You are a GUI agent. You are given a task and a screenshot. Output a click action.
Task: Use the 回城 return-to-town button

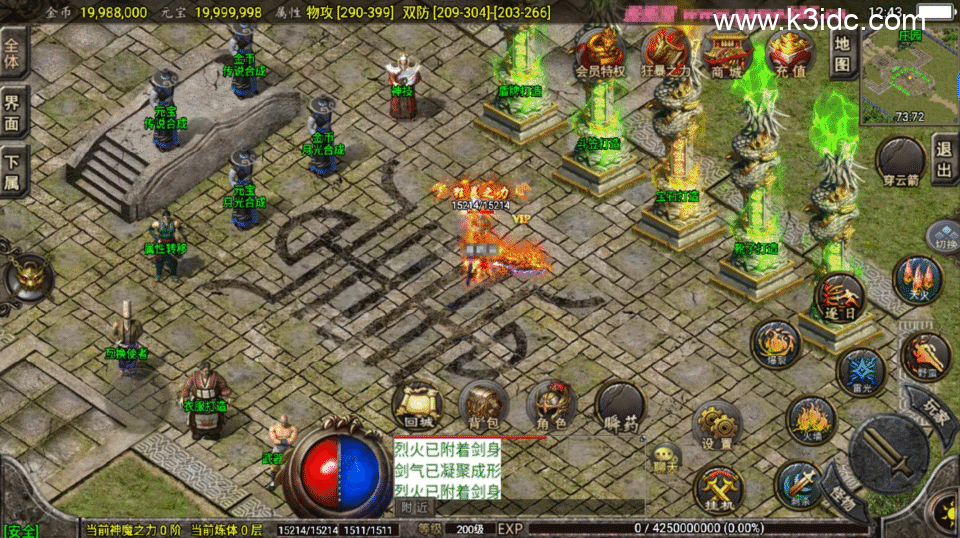(418, 404)
